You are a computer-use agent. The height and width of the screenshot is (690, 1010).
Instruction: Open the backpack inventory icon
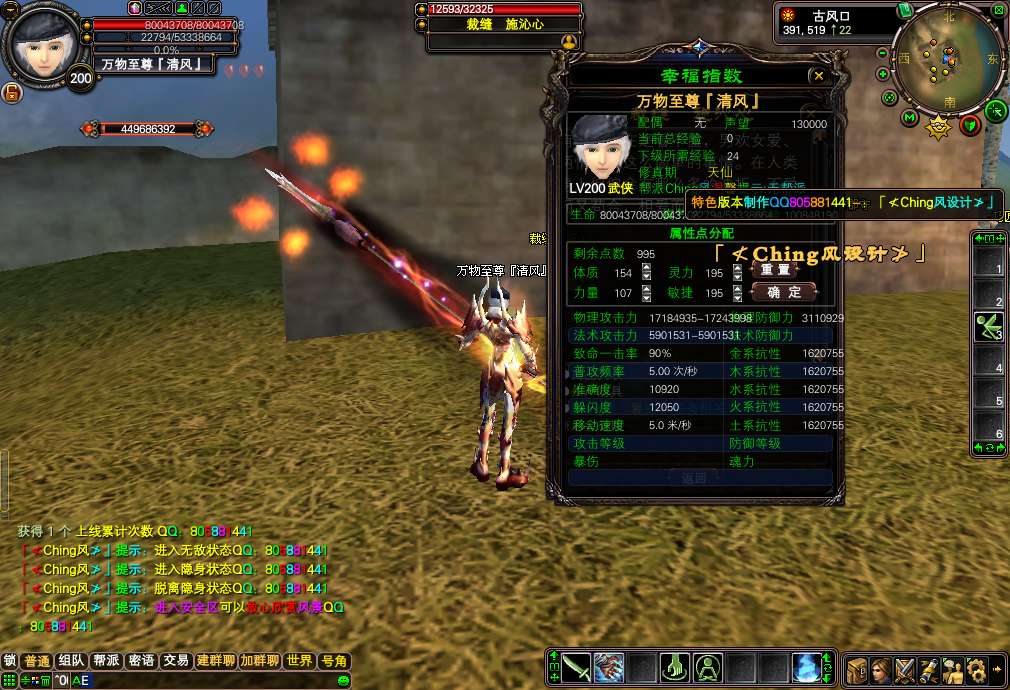click(x=857, y=669)
